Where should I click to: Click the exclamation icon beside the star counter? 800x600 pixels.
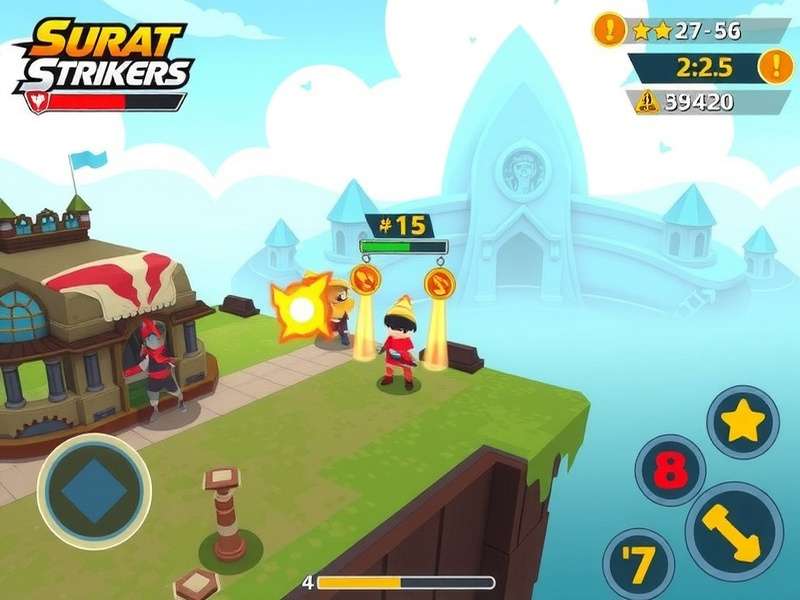coord(609,29)
